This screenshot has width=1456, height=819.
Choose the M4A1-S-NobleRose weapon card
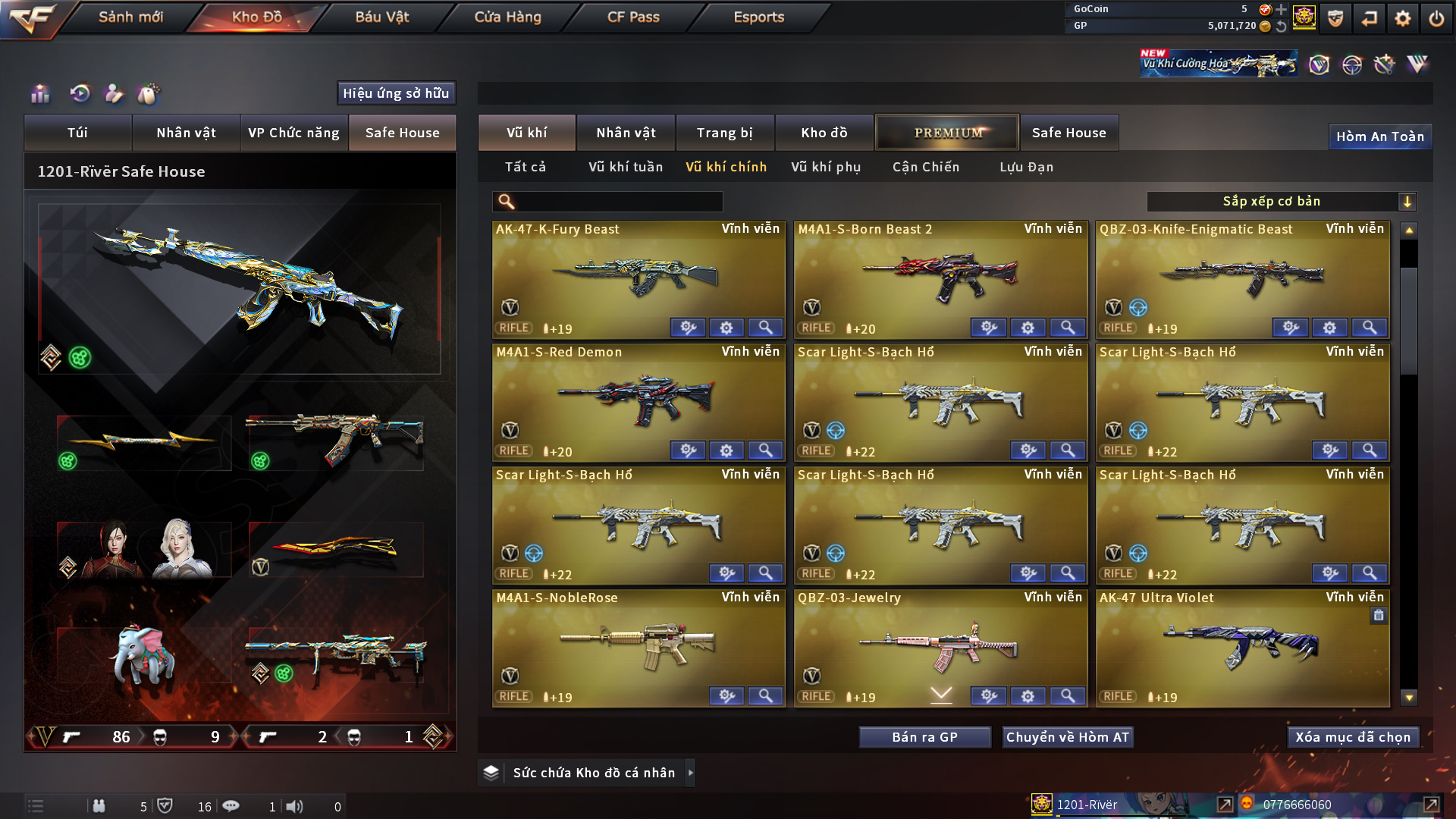coord(638,645)
